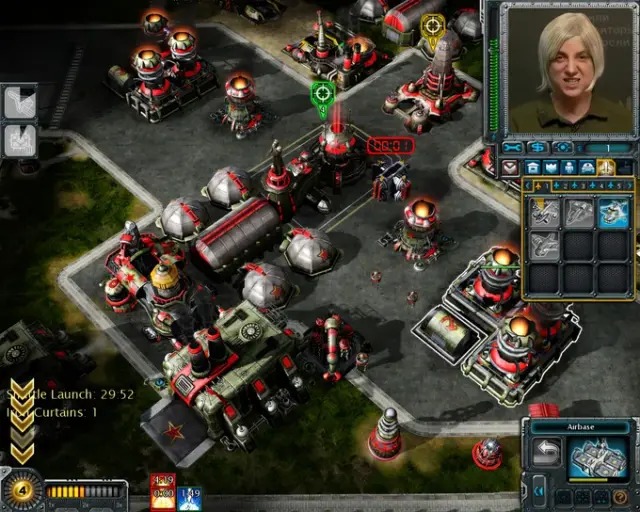
Task: Click the return arrow button beside Airbase
Action: pos(546,453)
